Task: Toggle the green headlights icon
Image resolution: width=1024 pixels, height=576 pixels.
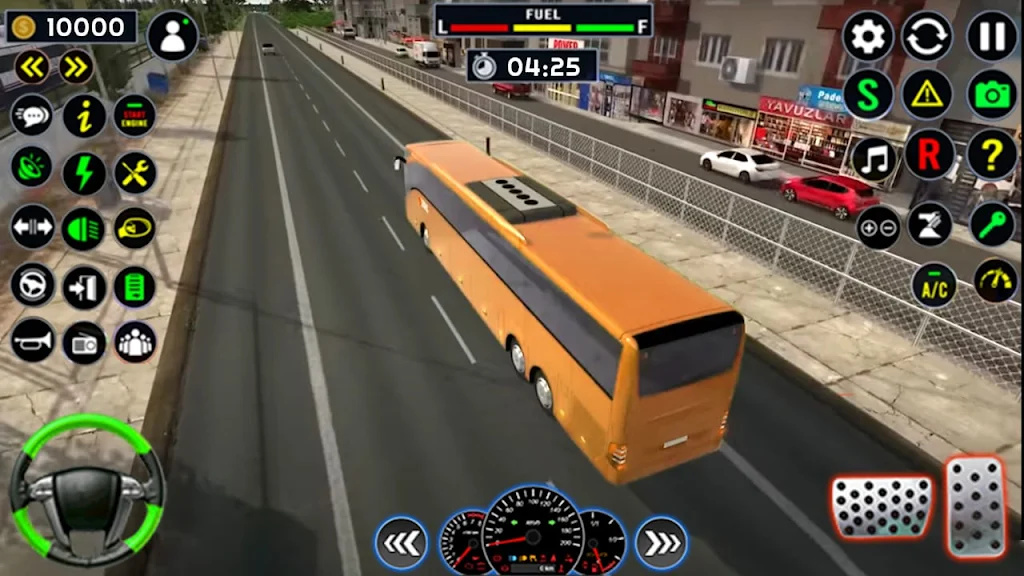Action: (84, 228)
